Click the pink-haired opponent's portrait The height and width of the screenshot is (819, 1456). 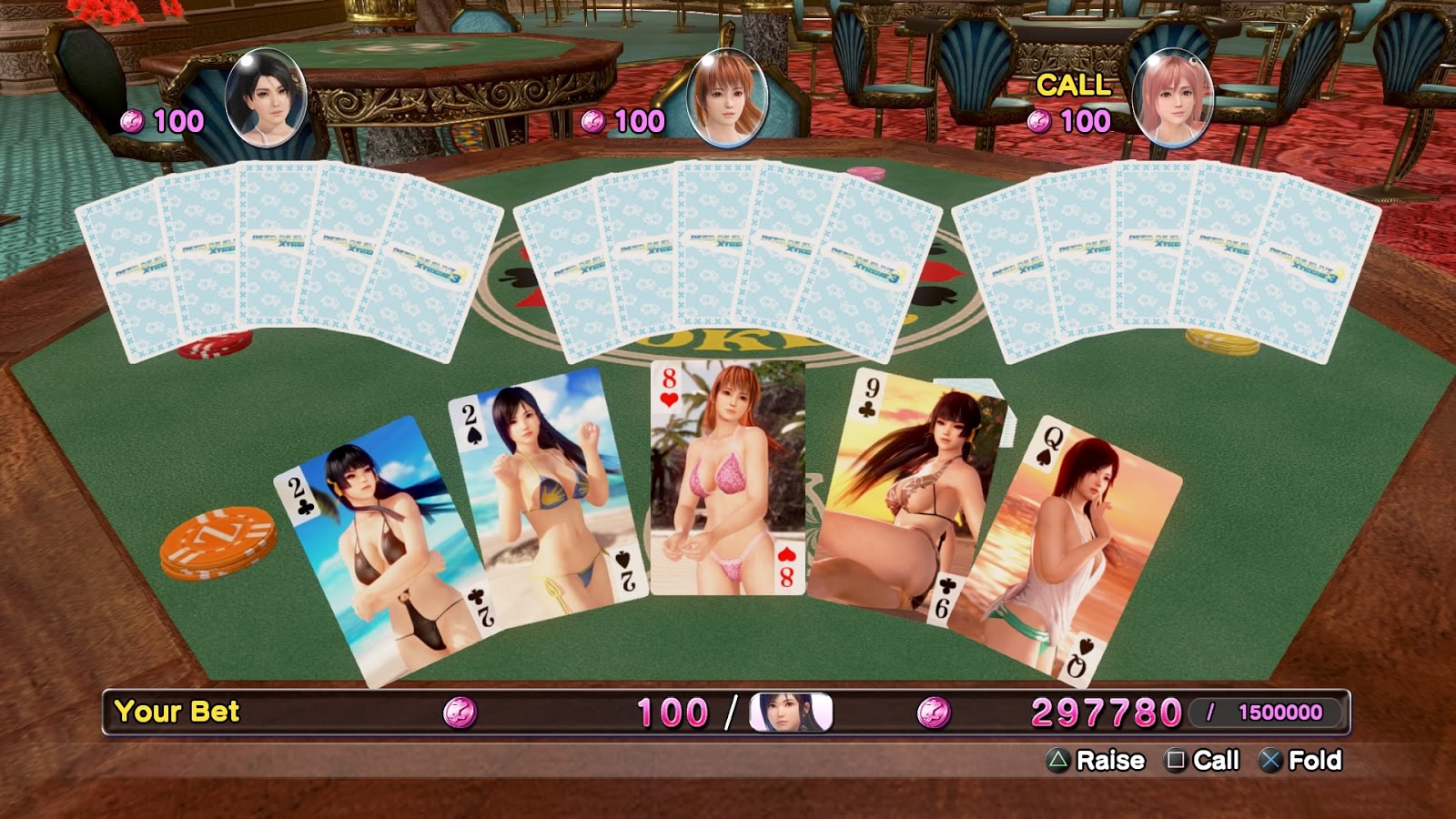pyautogui.click(x=1173, y=97)
